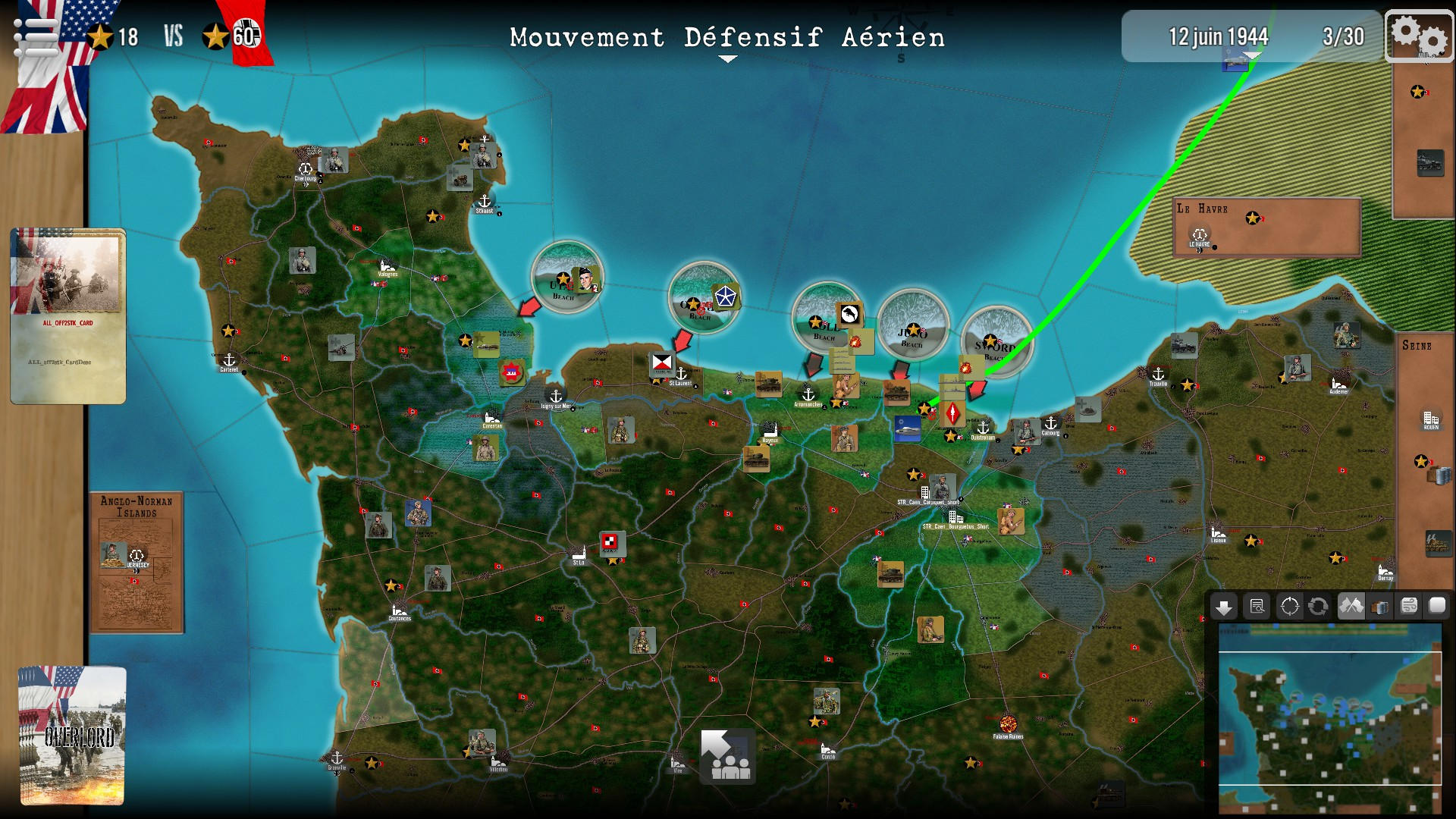Click the wind weather icon above minimap
The height and width of the screenshot is (819, 1456).
point(1408,607)
